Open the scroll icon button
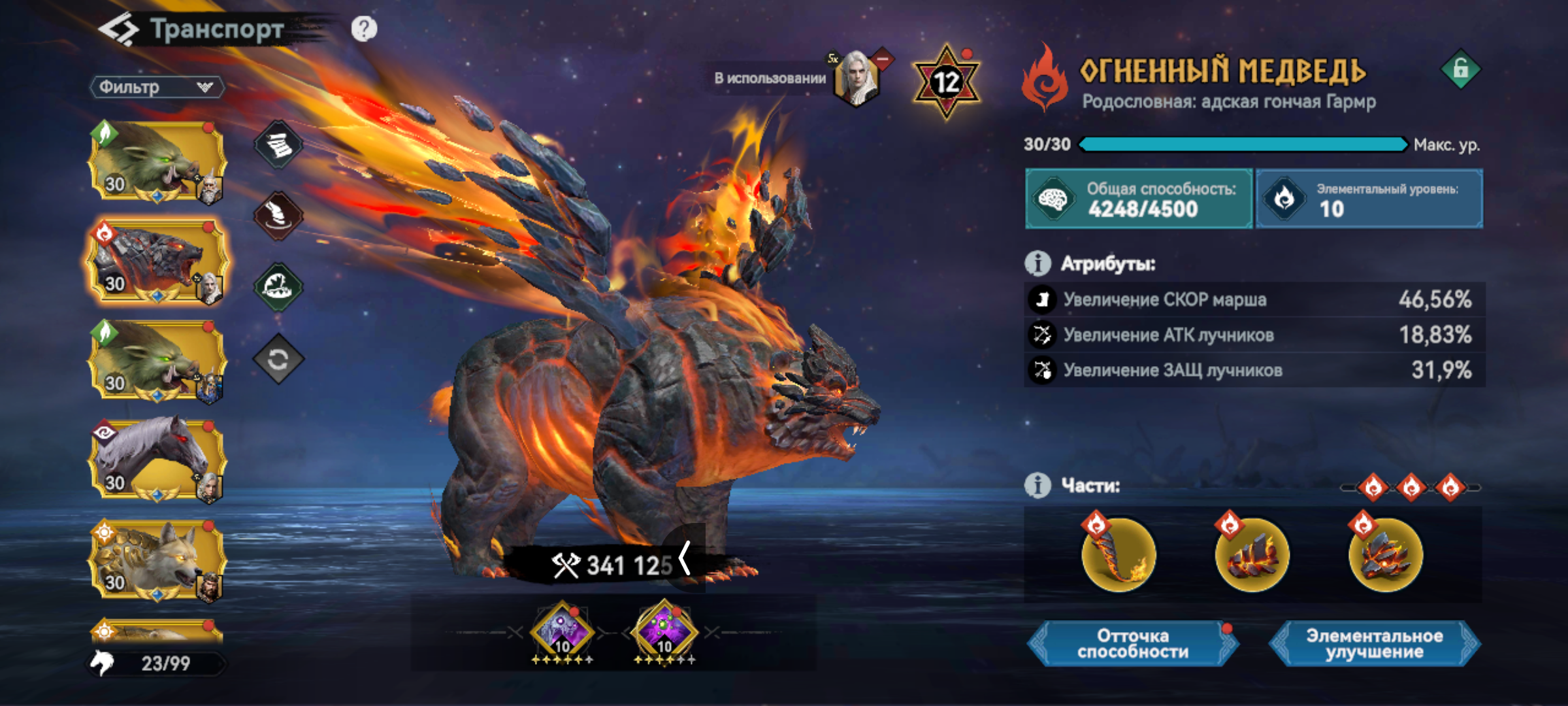 (278, 144)
